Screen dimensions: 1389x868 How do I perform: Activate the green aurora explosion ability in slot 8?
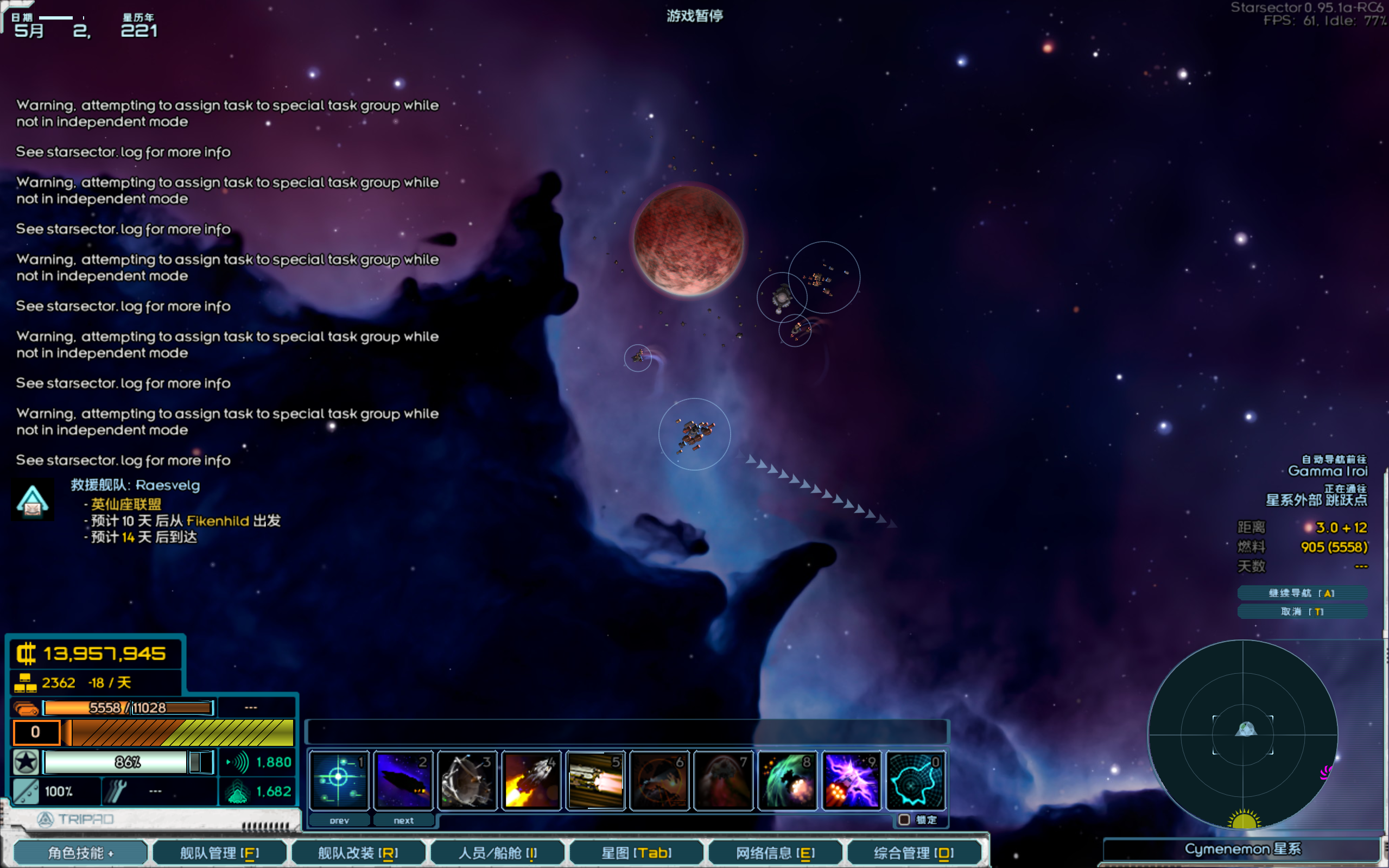pyautogui.click(x=788, y=780)
